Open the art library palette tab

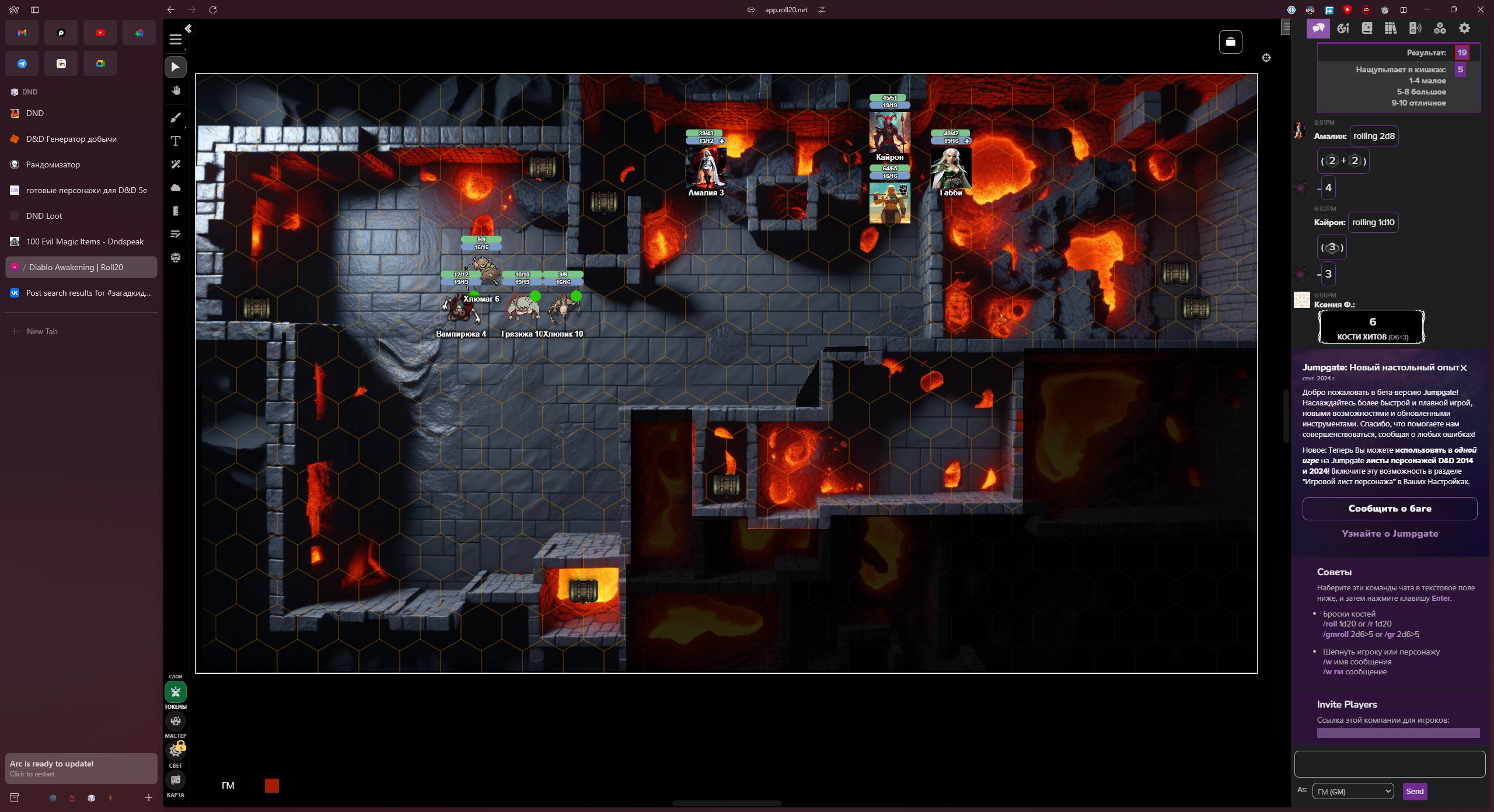coord(1343,28)
